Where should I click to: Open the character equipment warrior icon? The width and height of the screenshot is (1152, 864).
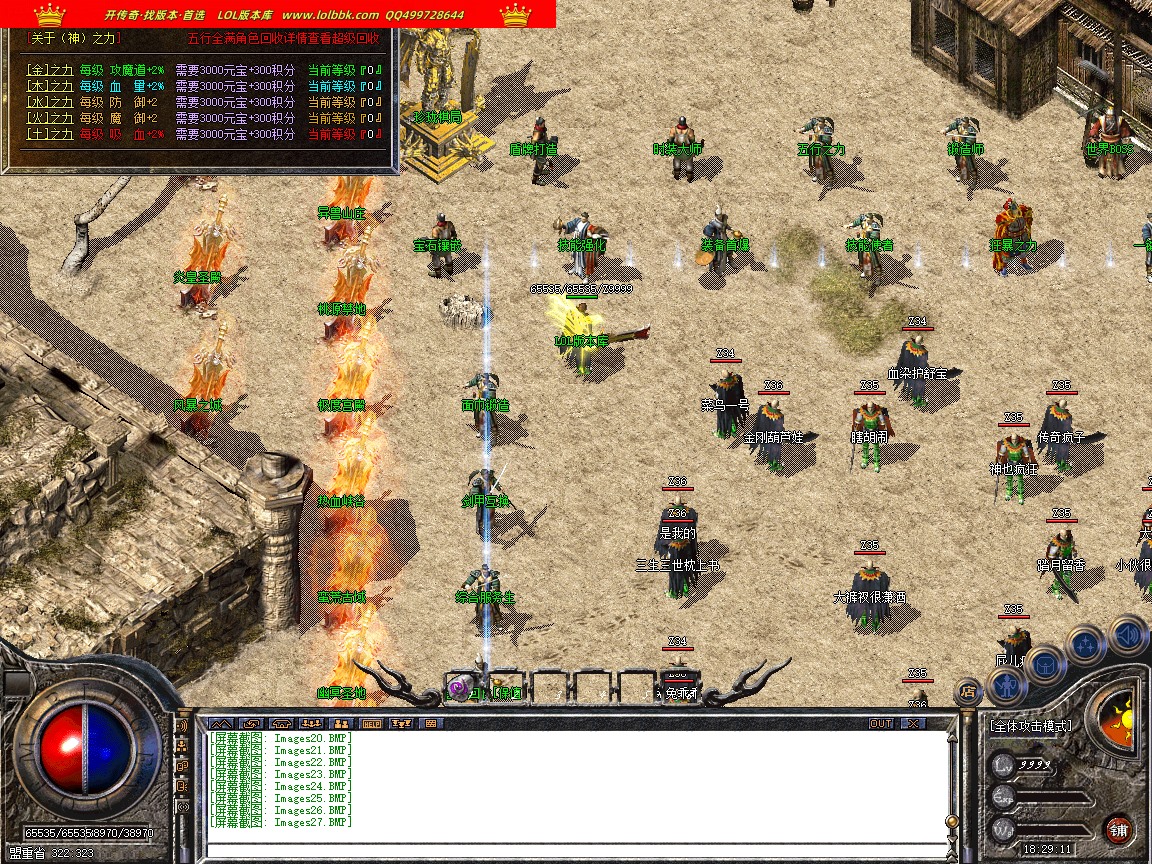(x=1005, y=685)
